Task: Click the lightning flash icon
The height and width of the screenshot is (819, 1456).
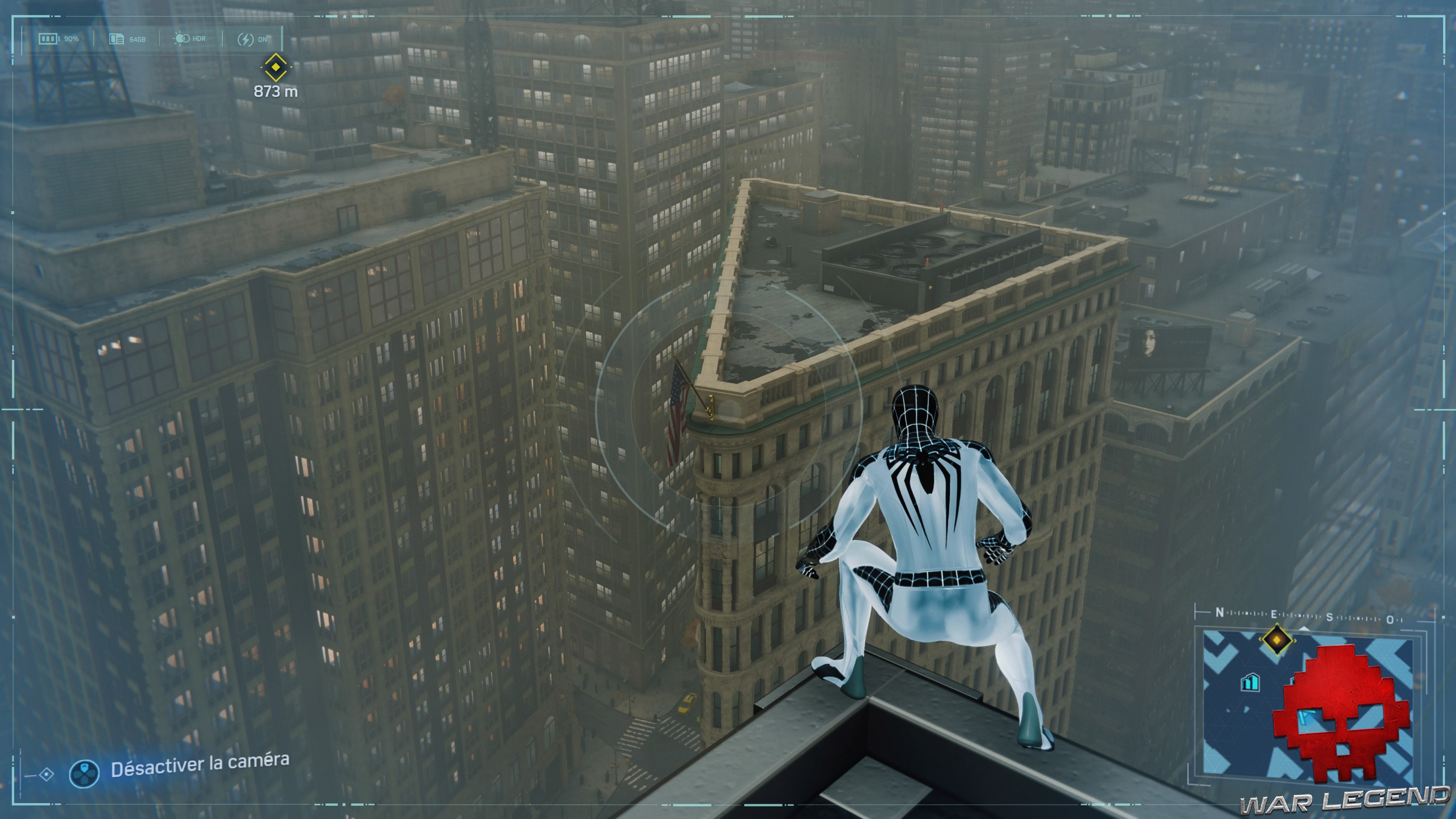Action: tap(246, 39)
